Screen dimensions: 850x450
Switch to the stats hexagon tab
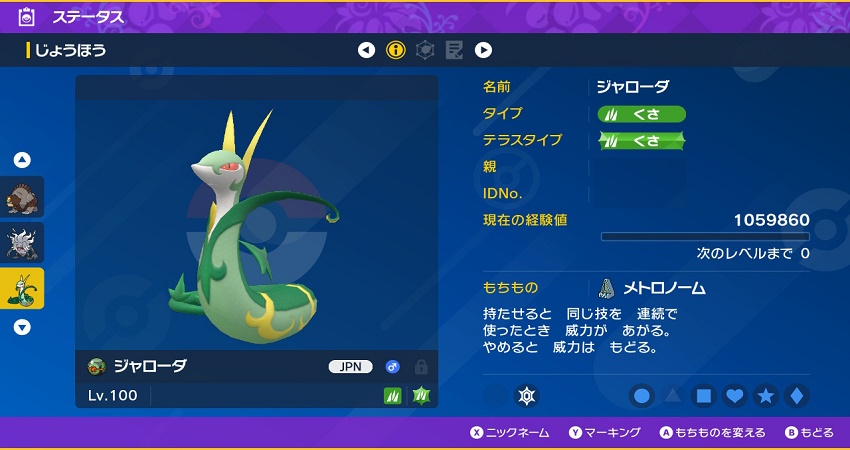425,50
